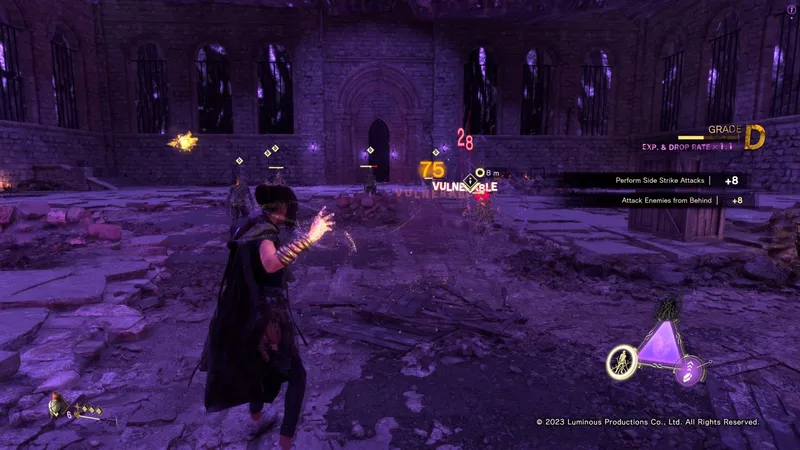Screen dimensions: 800x450
Task: Click the 8 m target distance marker
Action: point(484,173)
